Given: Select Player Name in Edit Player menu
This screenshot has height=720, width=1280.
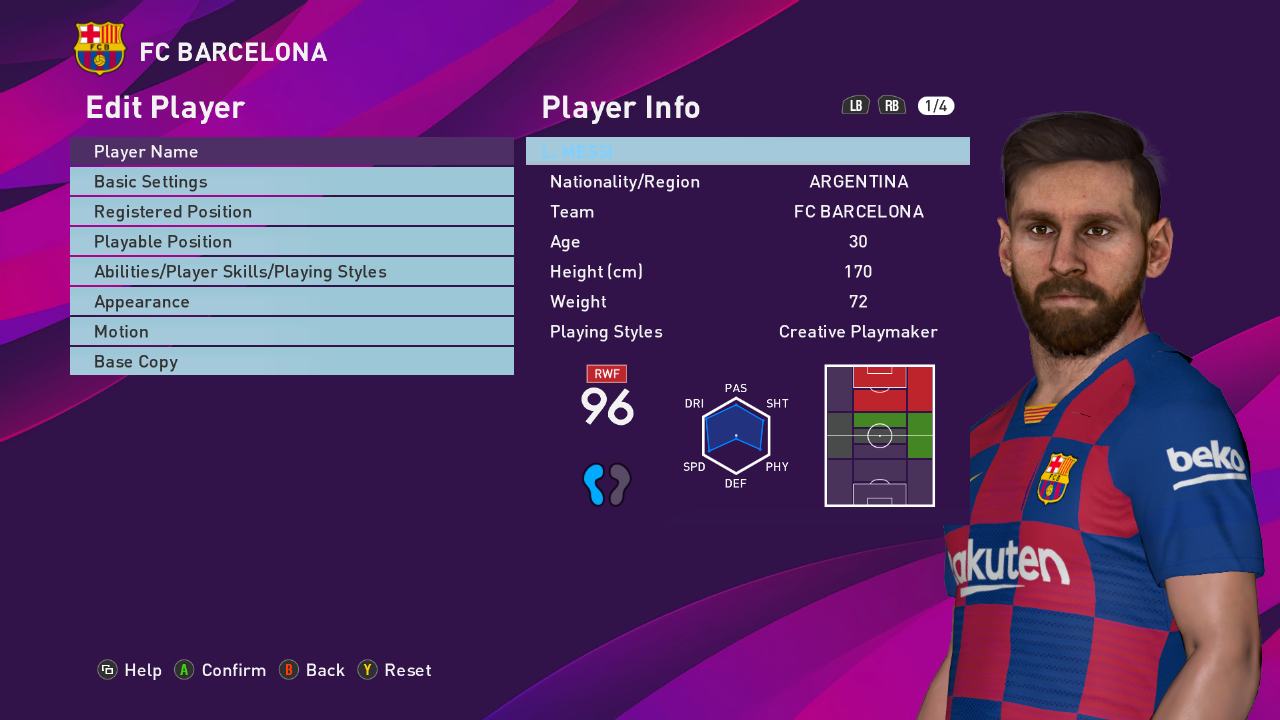Looking at the screenshot, I should (x=291, y=151).
